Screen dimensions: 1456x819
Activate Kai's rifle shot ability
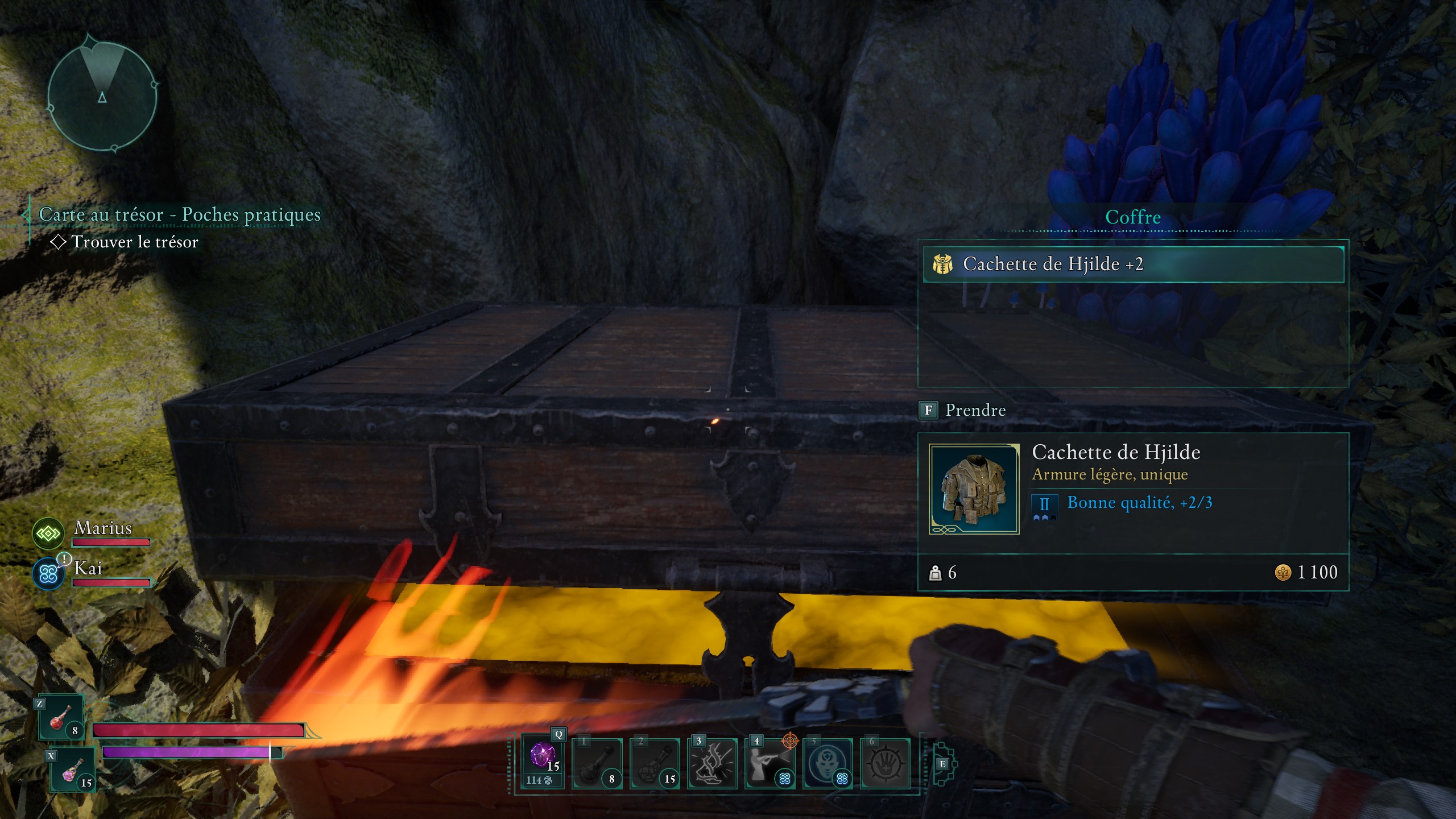770,763
